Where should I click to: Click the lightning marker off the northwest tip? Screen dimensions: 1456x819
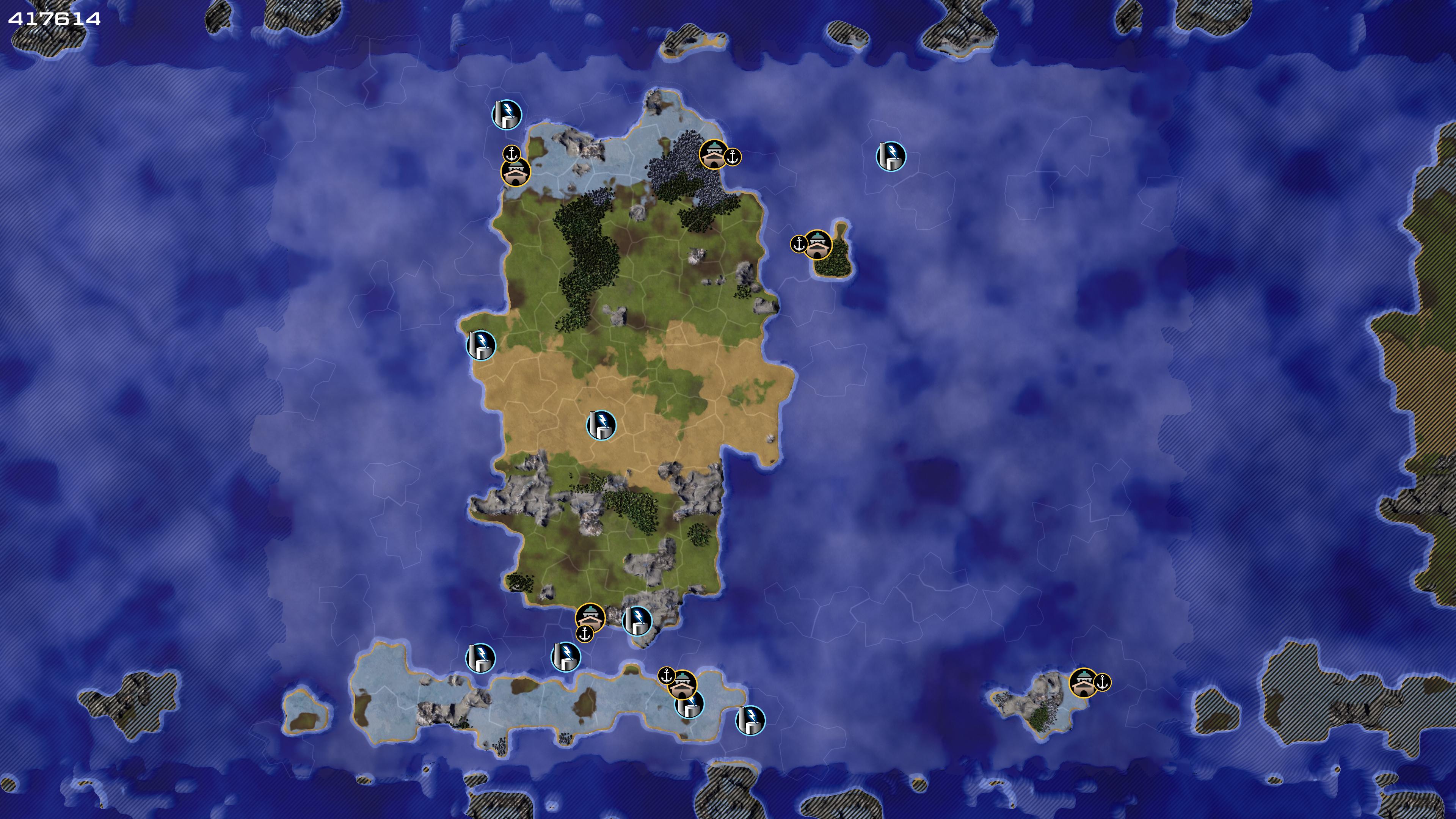(x=507, y=115)
